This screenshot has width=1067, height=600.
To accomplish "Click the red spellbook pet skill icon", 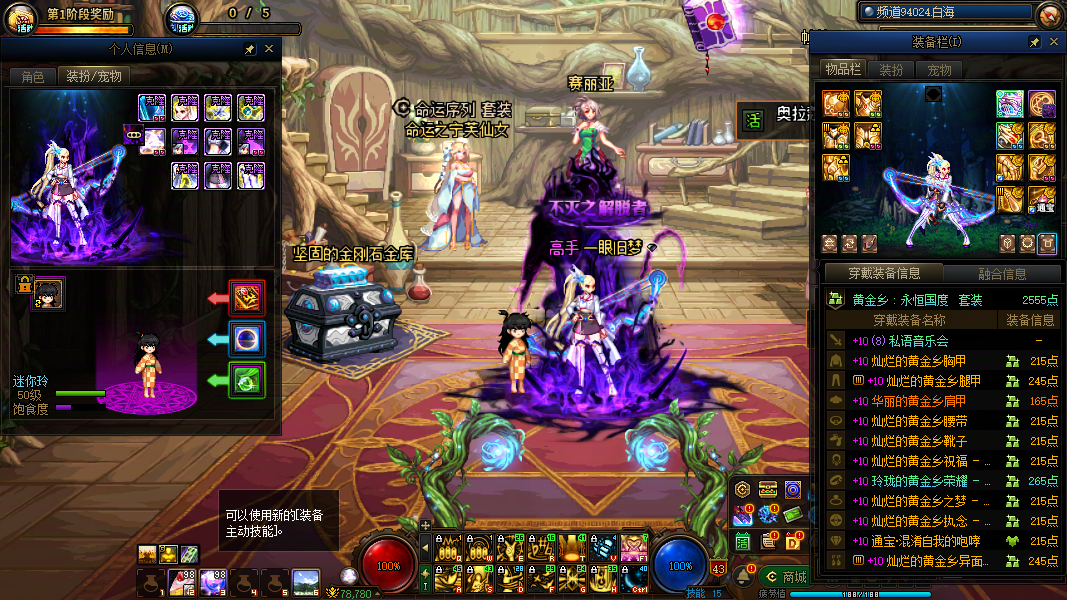I will pyautogui.click(x=247, y=298).
